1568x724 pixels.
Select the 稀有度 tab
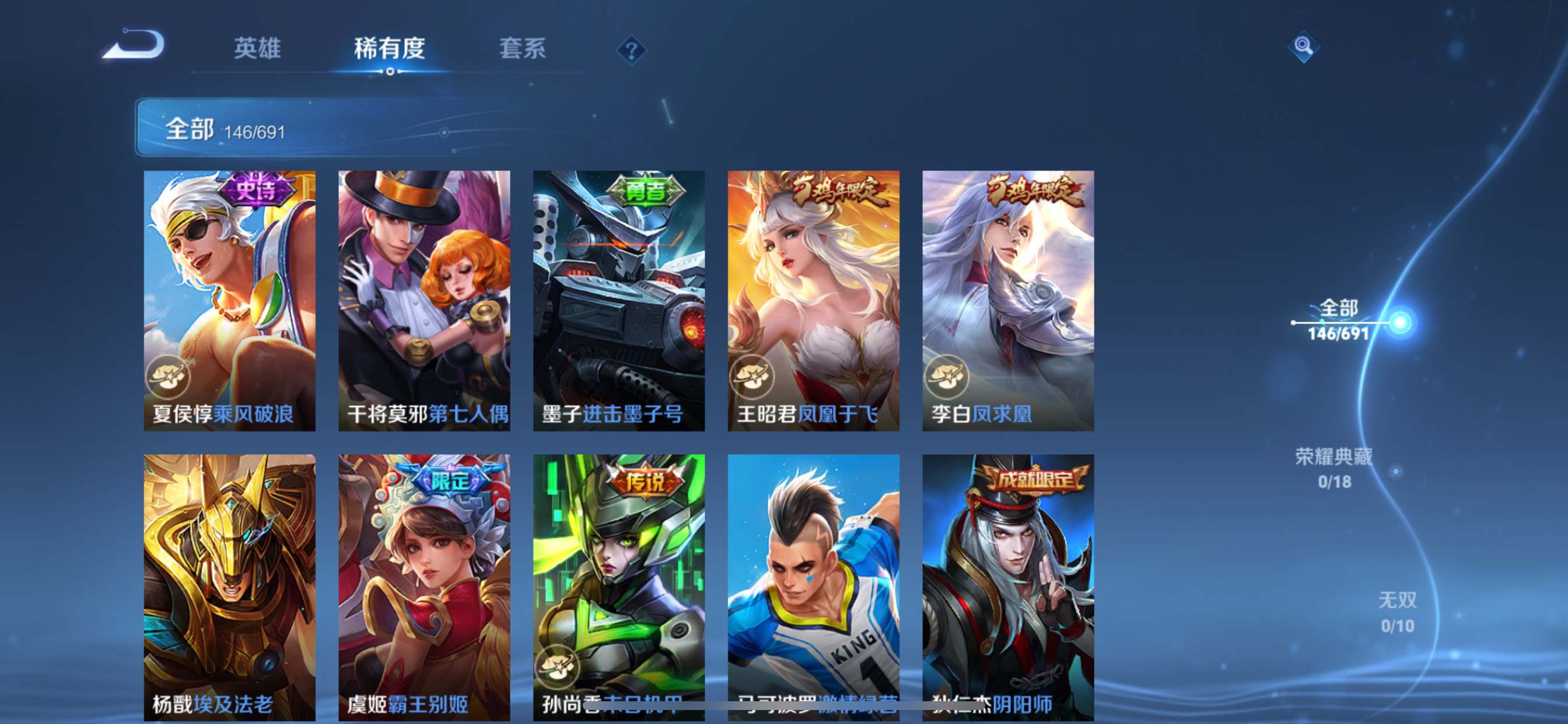coord(389,48)
